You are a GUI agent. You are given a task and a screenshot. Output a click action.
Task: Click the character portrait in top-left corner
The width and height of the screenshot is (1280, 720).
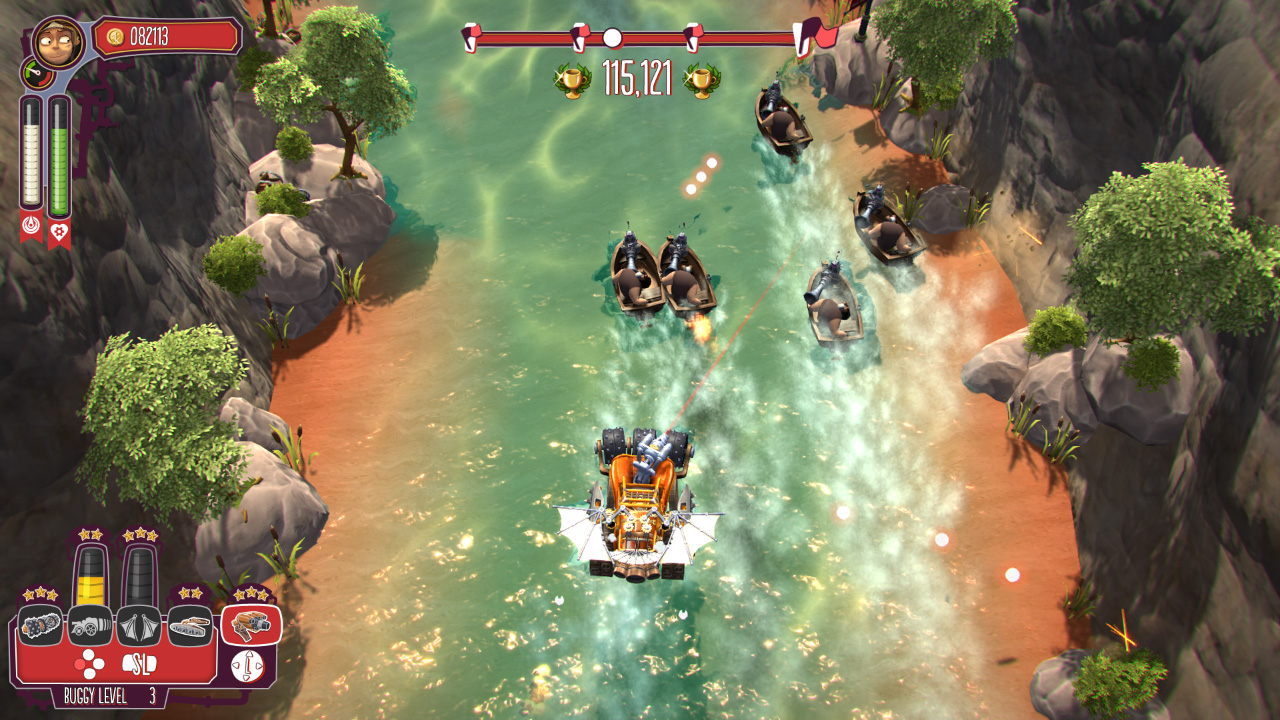(x=58, y=42)
